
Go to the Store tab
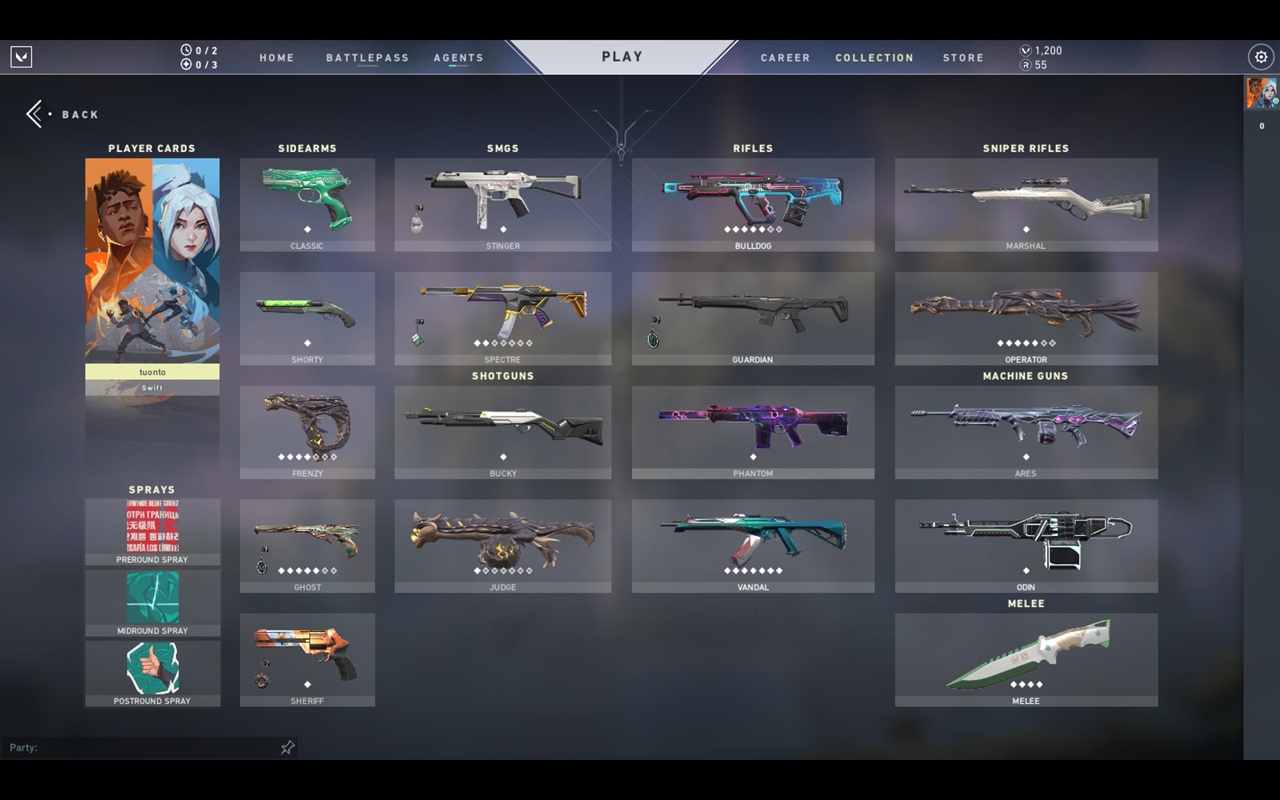[x=963, y=58]
